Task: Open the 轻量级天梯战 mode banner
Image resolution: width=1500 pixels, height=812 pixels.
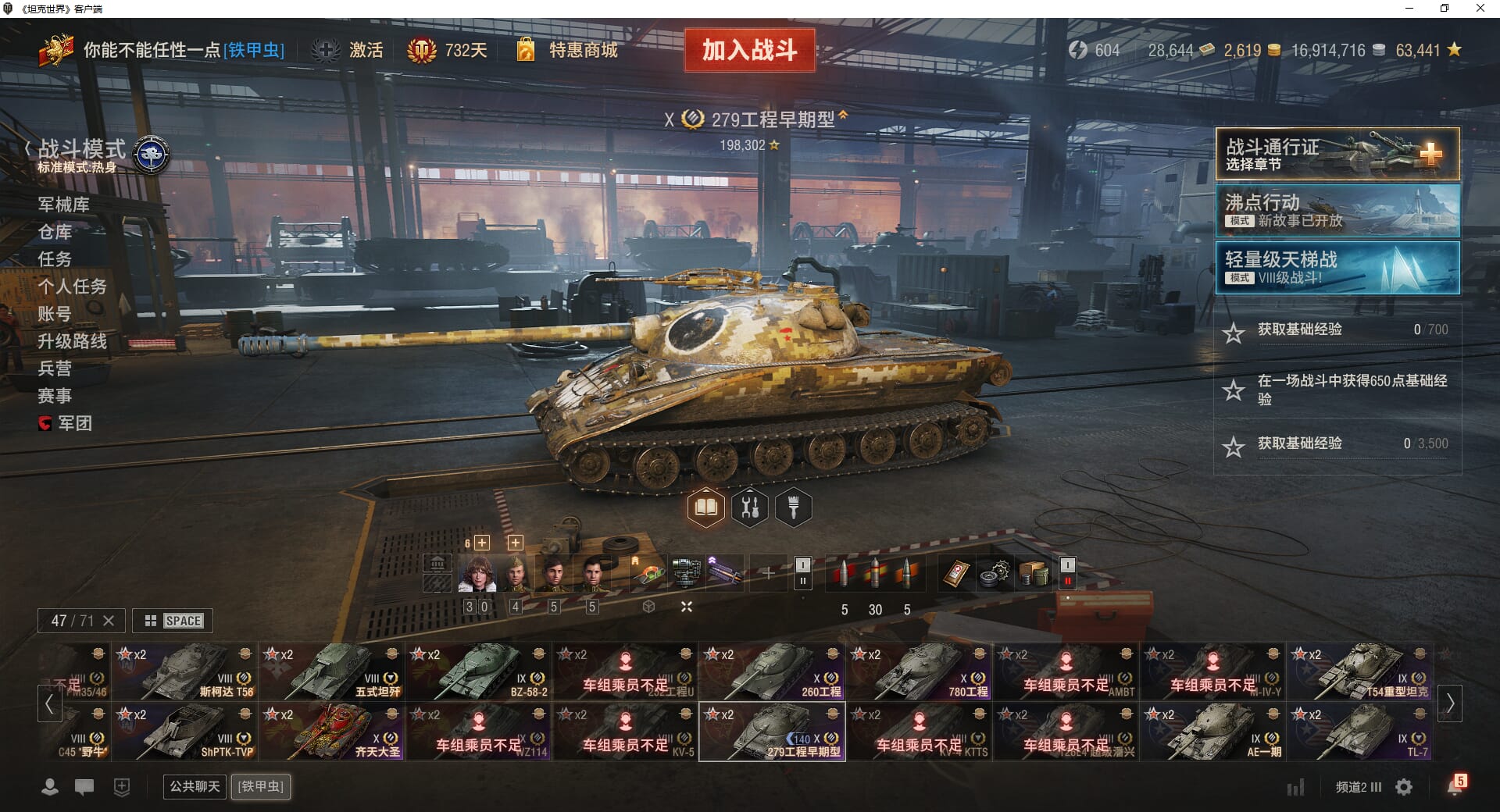Action: [x=1337, y=268]
